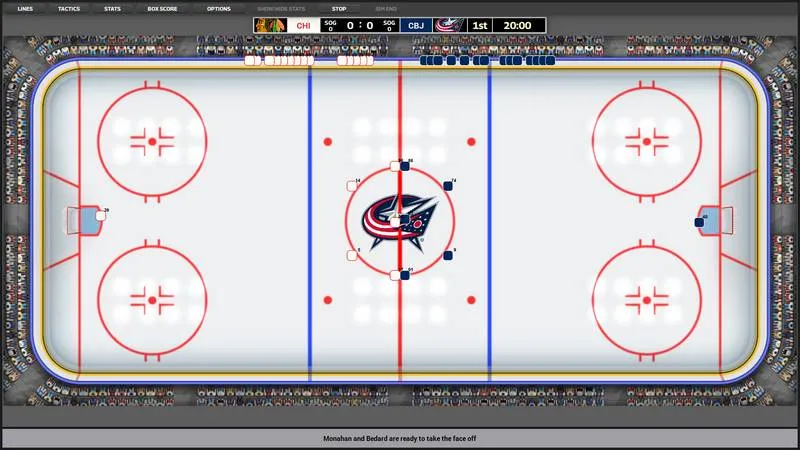Viewport: 800px width, 450px height.
Task: Open the Options menu
Action: tap(218, 8)
